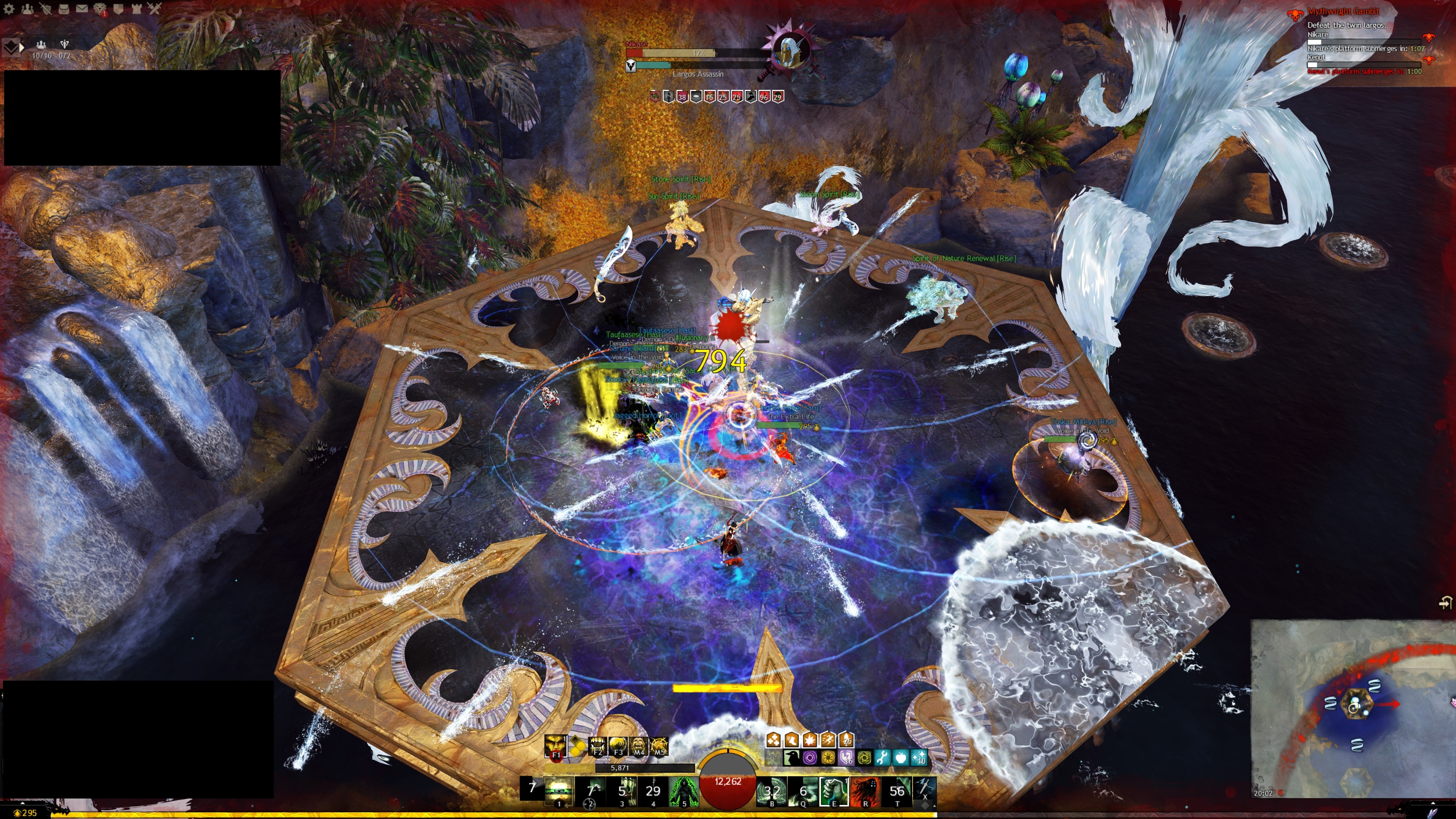Viewport: 1456px width, 819px height.
Task: Use the hooded green figure weapon skill 5
Action: [x=683, y=791]
